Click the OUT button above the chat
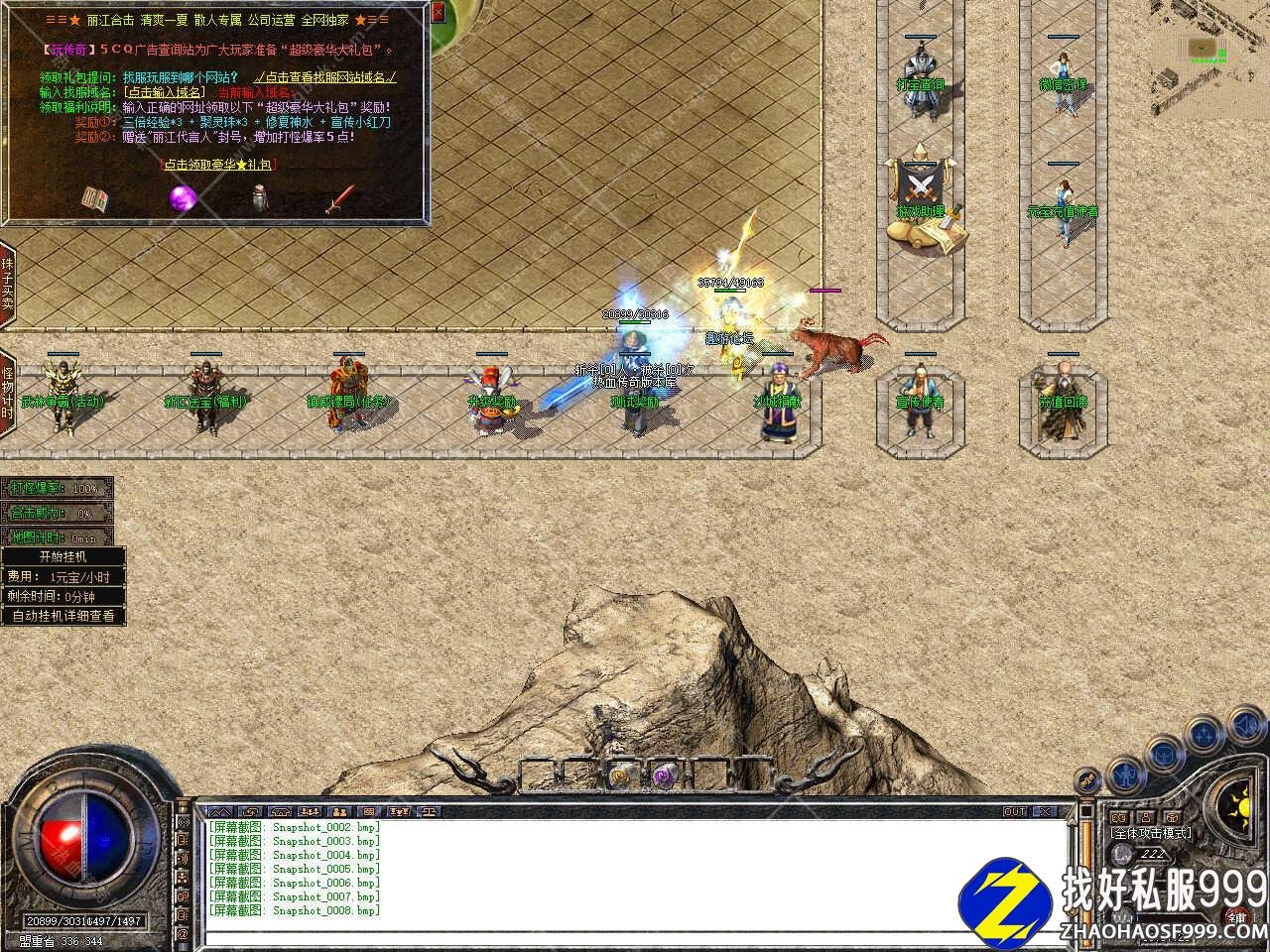This screenshot has height=952, width=1270. coord(1015,811)
